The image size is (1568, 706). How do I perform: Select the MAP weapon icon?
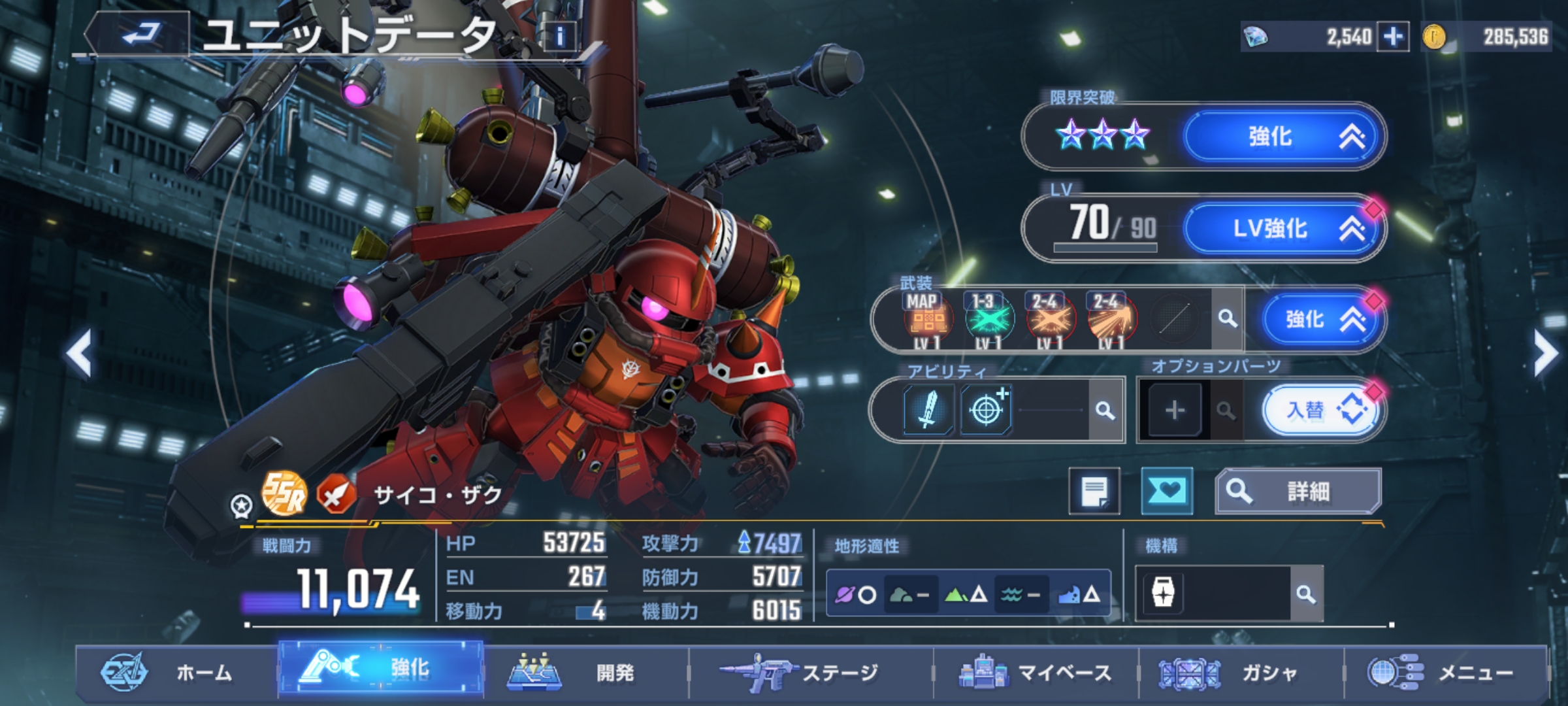click(927, 319)
